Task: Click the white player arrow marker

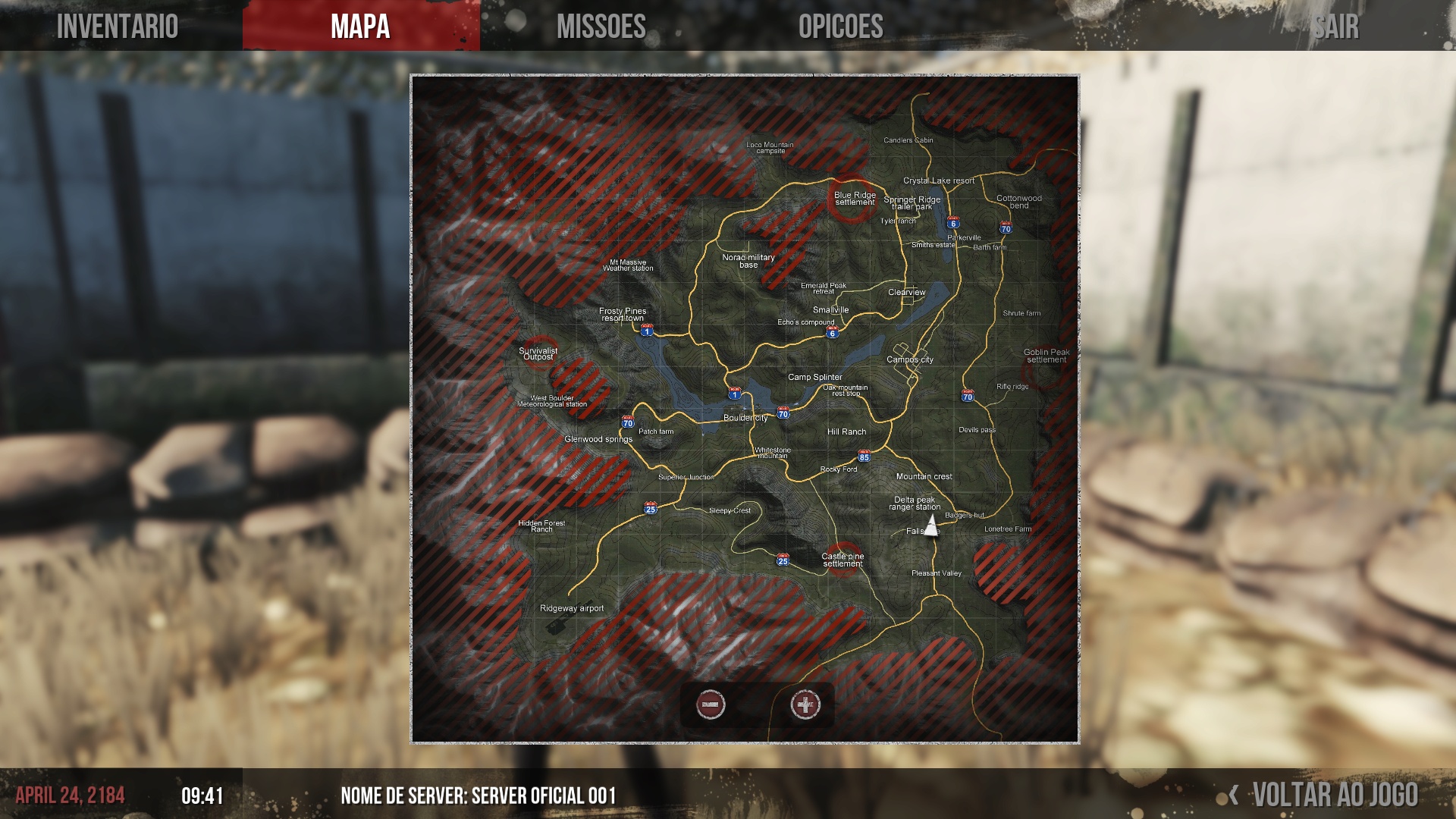Action: (931, 525)
